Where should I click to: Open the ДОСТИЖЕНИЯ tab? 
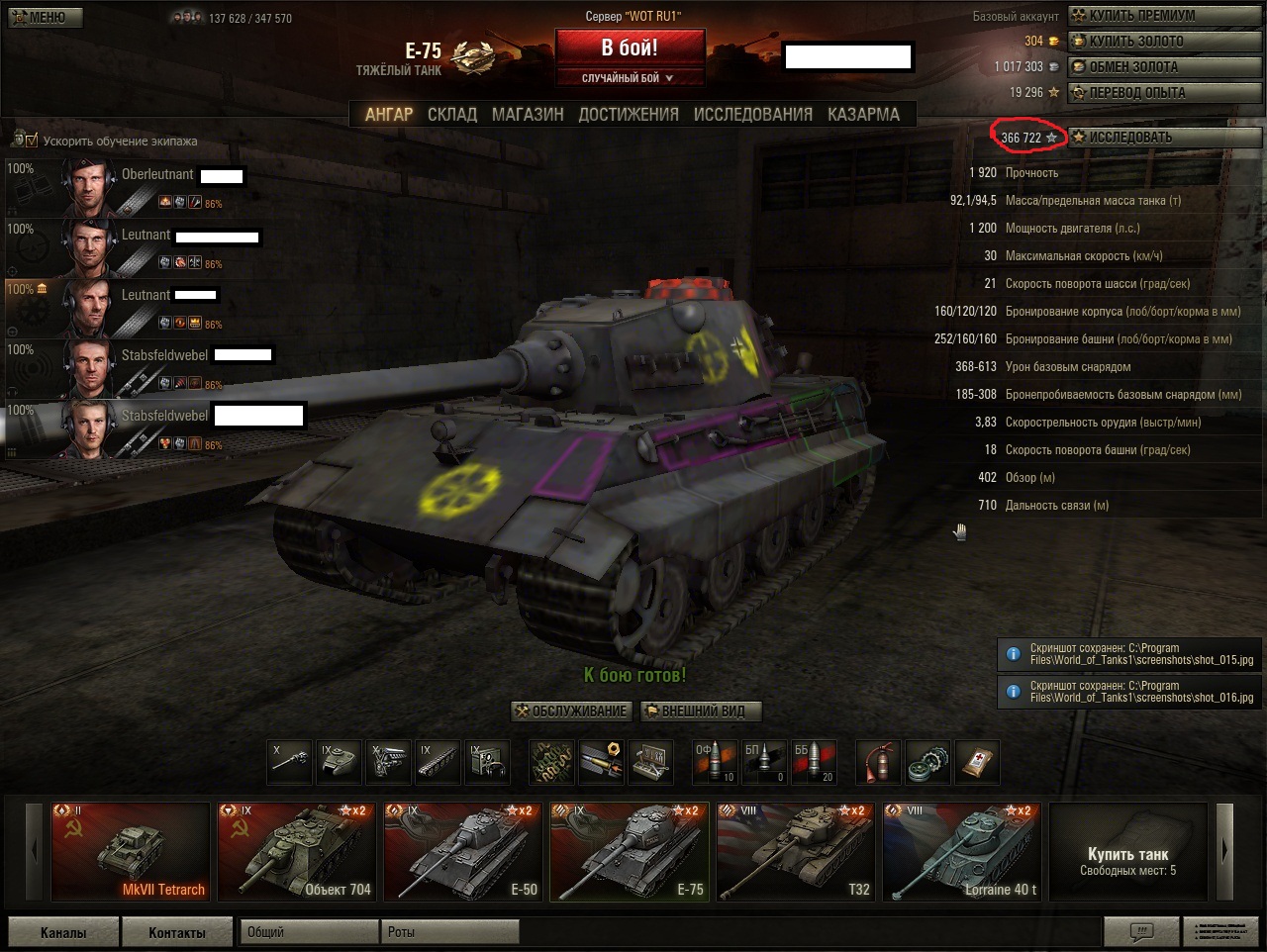[629, 115]
